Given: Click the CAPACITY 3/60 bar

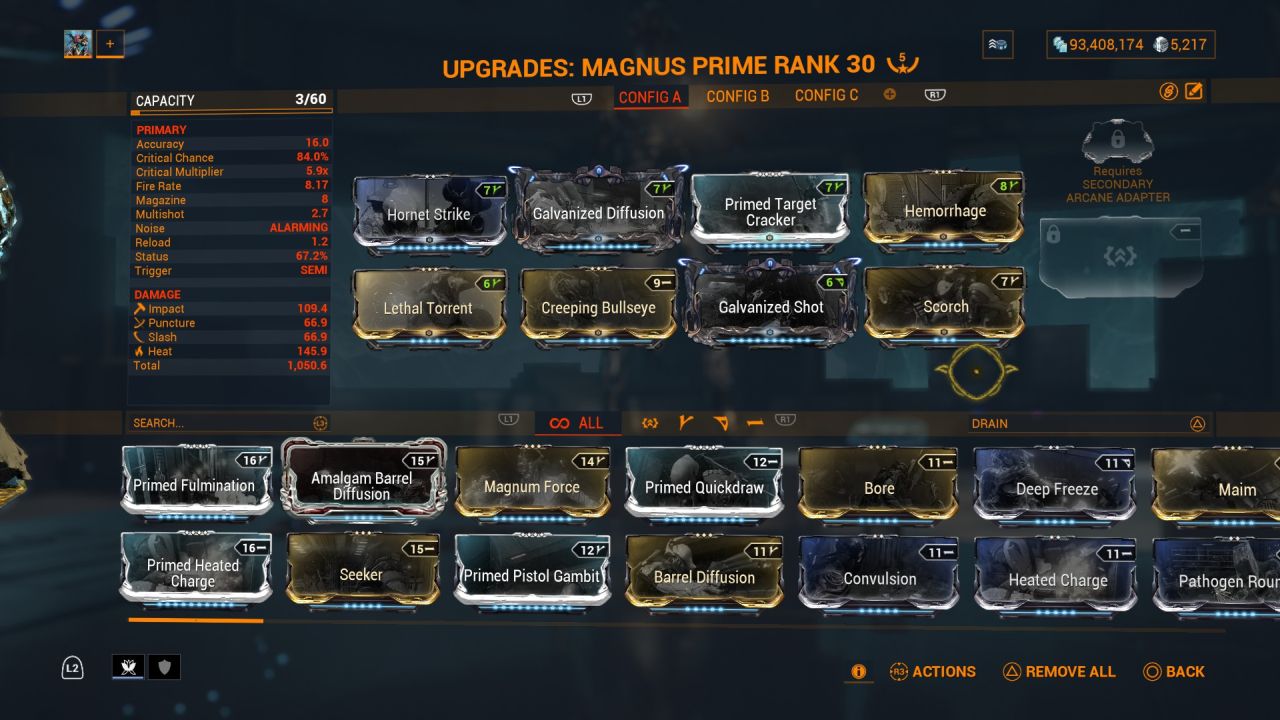Looking at the screenshot, I should pos(228,100).
